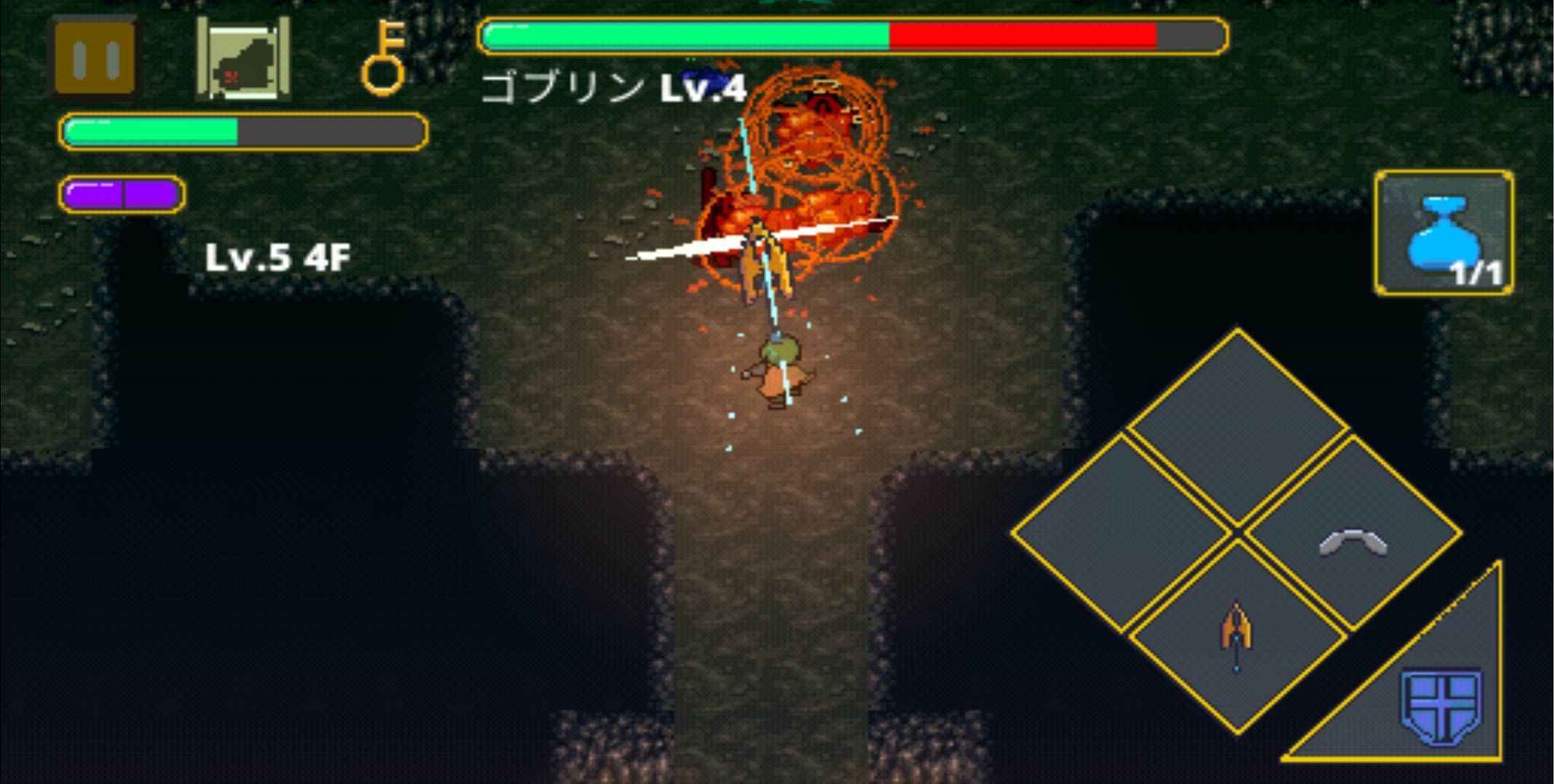Pause the game with the pause button
The image size is (1555, 784).
95,58
